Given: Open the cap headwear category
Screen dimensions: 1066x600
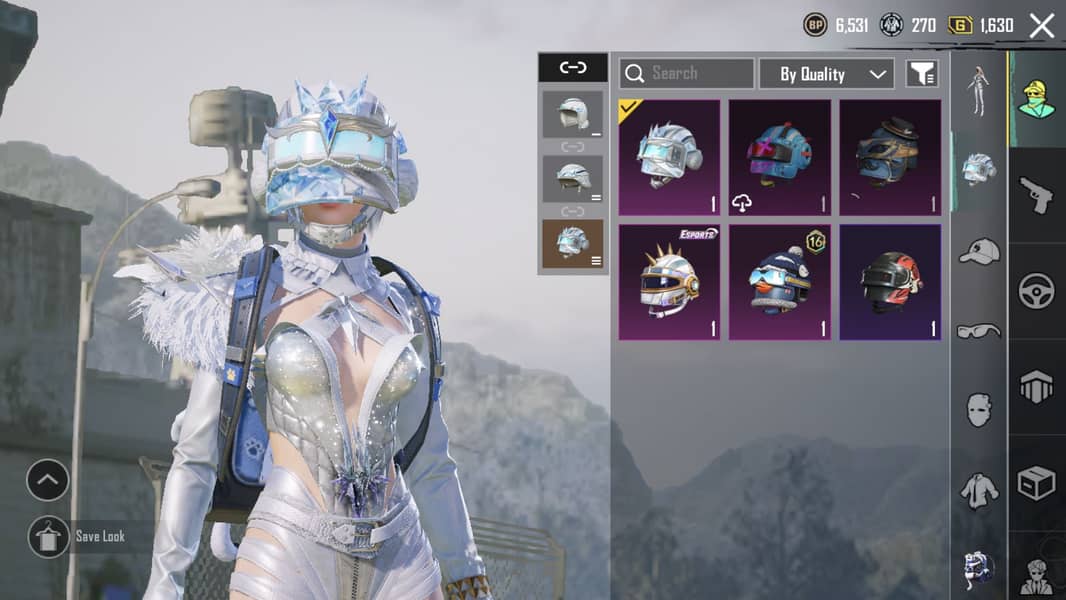Looking at the screenshot, I should point(979,251).
